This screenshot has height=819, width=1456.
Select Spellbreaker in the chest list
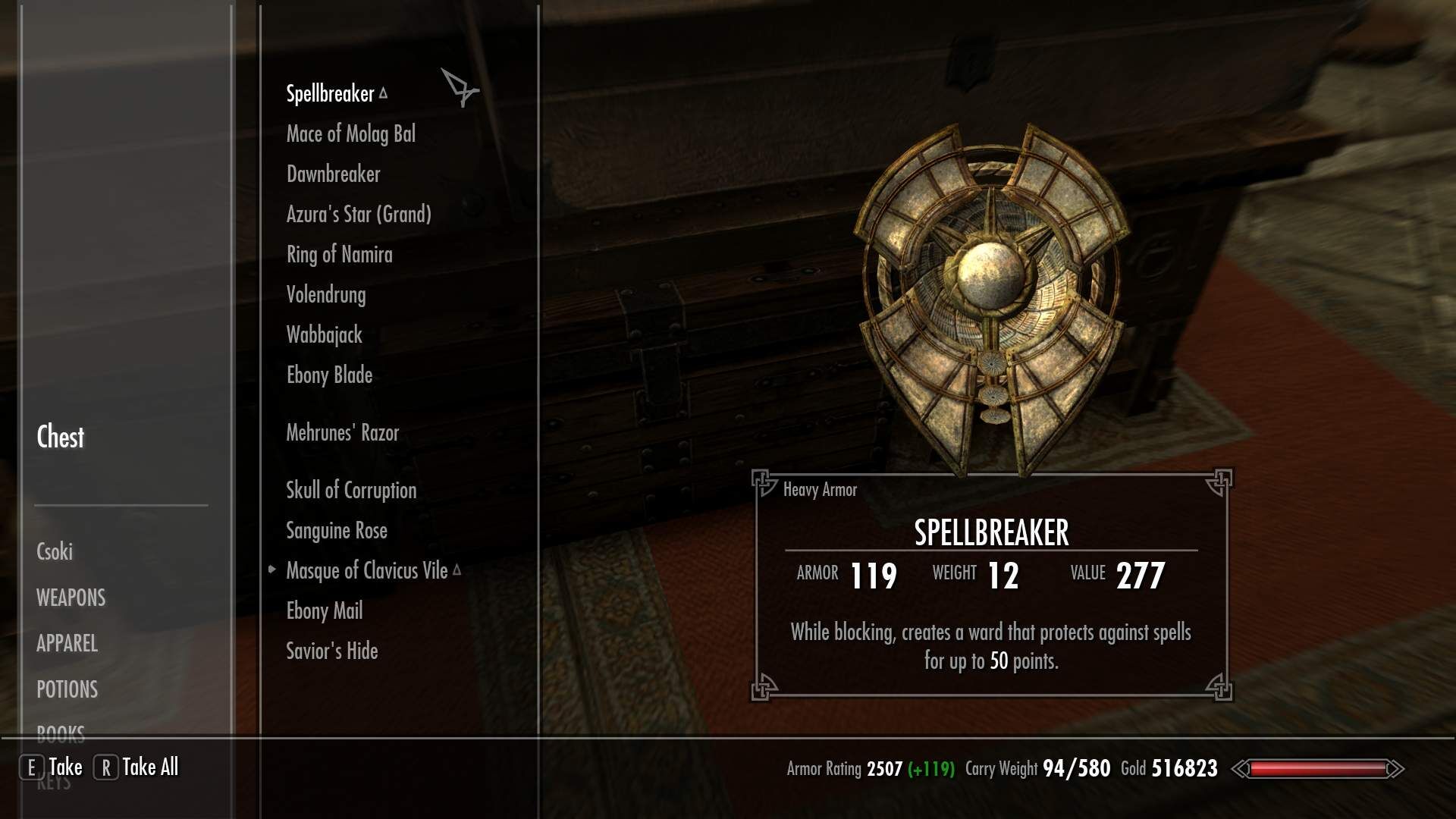pyautogui.click(x=330, y=94)
